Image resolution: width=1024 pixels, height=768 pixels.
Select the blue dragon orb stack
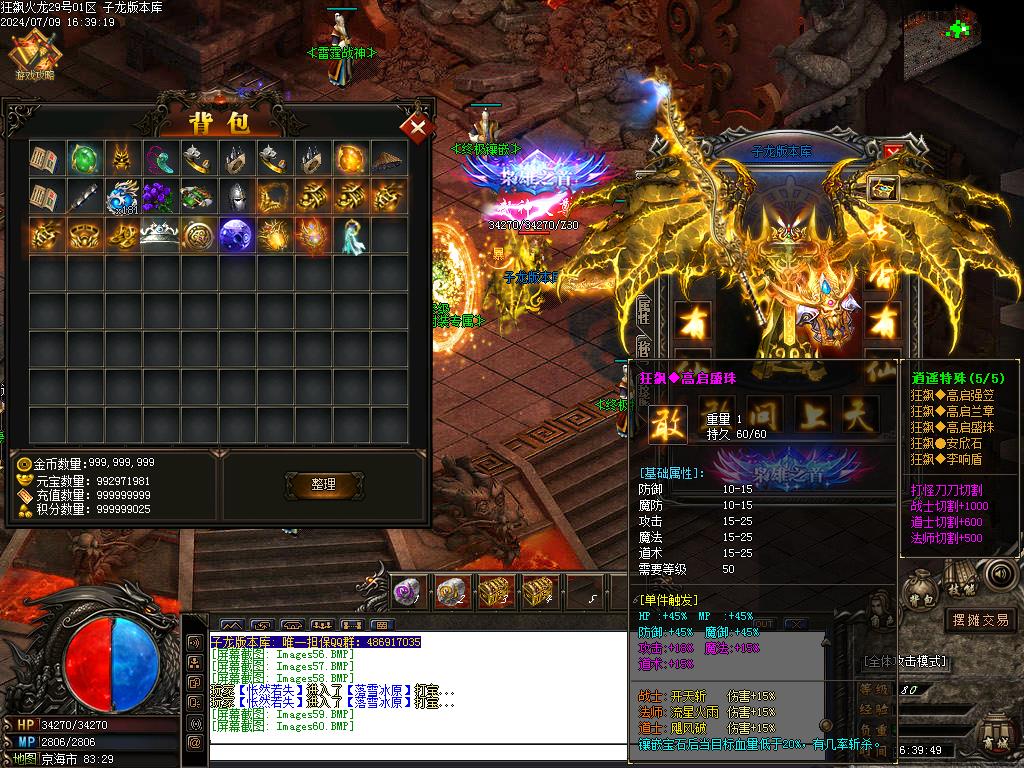tap(123, 197)
